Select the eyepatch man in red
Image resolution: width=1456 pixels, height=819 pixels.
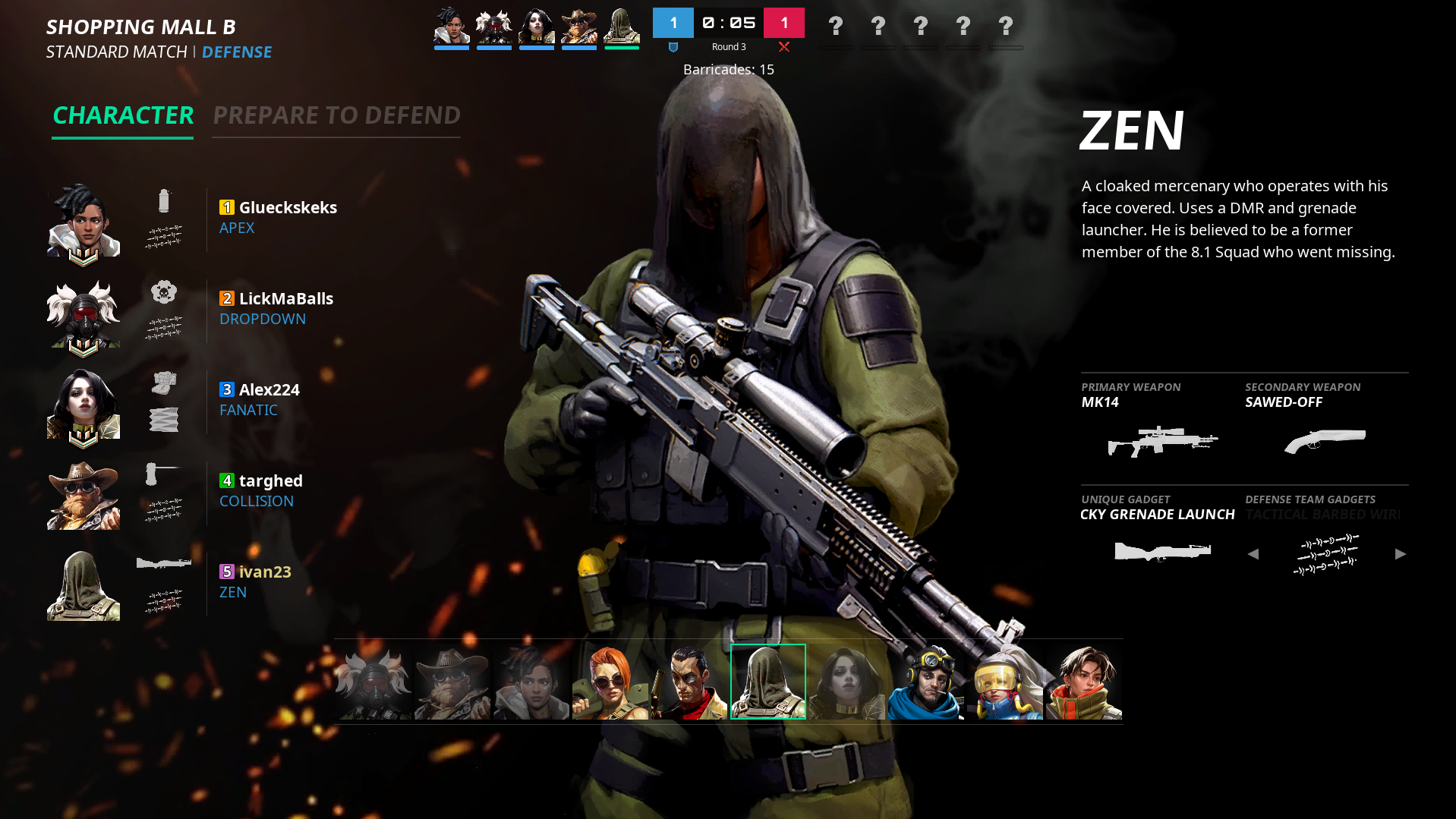(x=689, y=681)
